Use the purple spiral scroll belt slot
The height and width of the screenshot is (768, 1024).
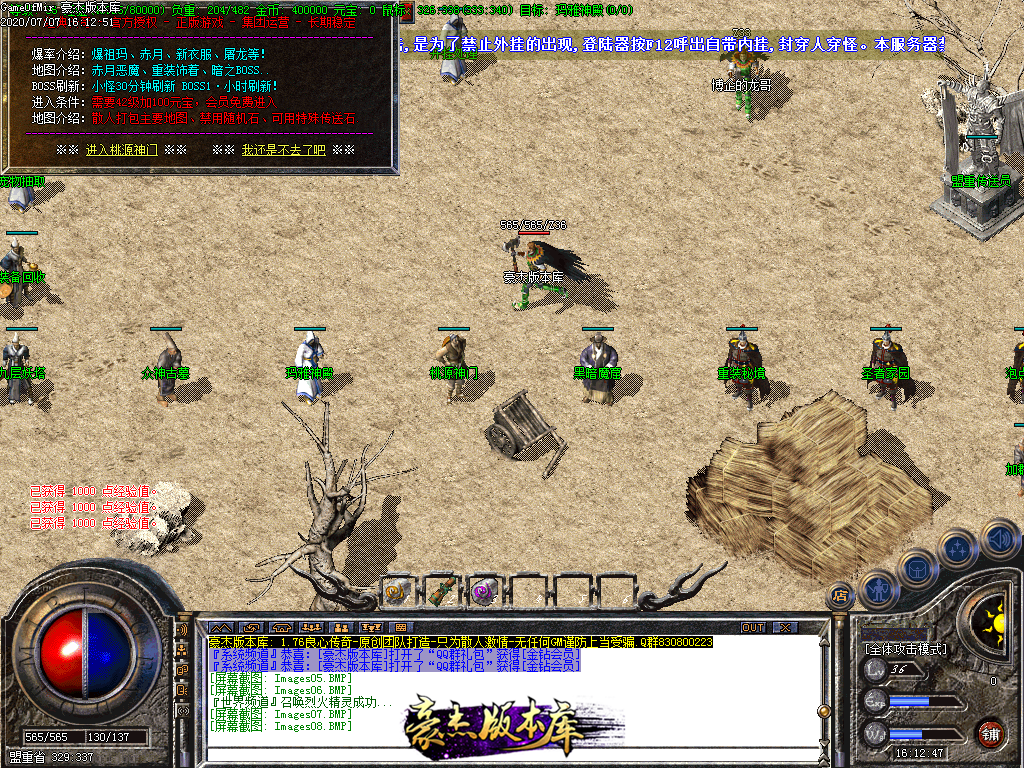click(484, 591)
